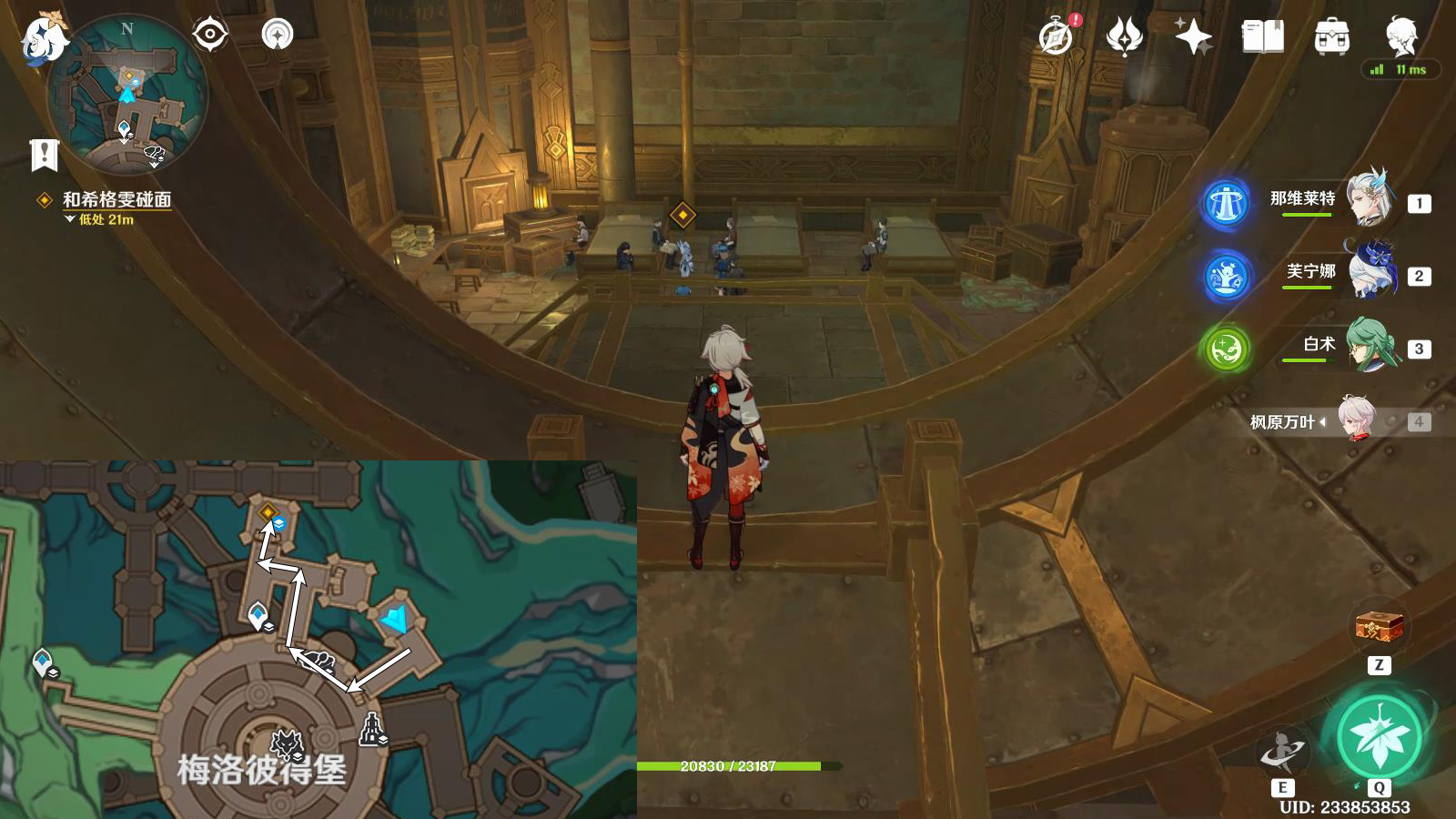Use the elemental skill icon
1456x819 pixels.
(1281, 753)
